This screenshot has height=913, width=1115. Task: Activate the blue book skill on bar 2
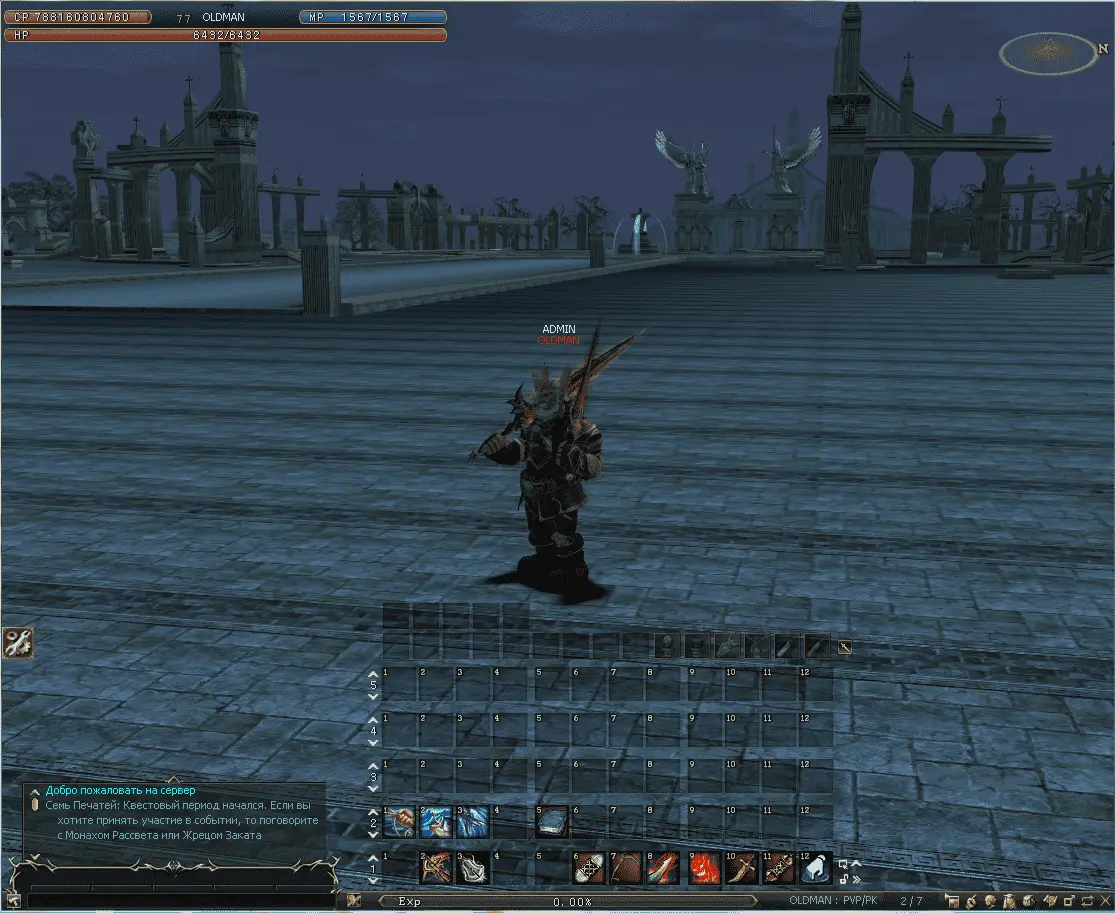tap(551, 822)
